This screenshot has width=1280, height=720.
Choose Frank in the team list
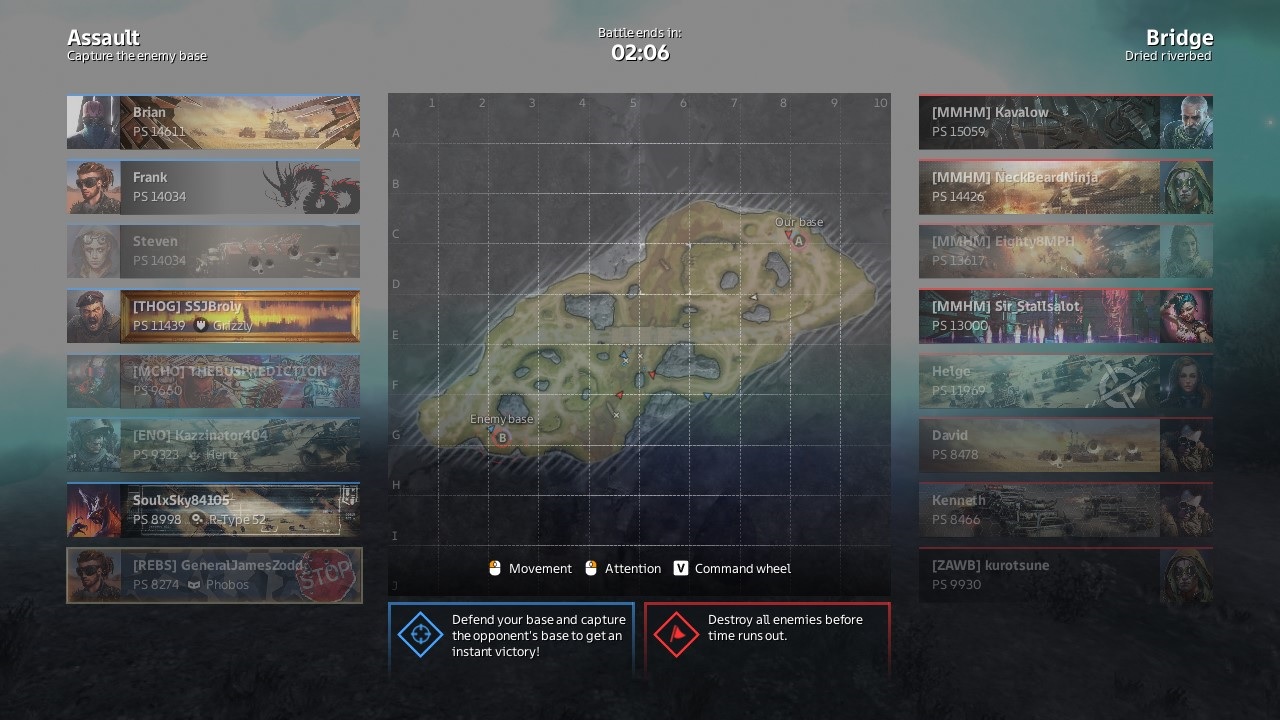[213, 187]
